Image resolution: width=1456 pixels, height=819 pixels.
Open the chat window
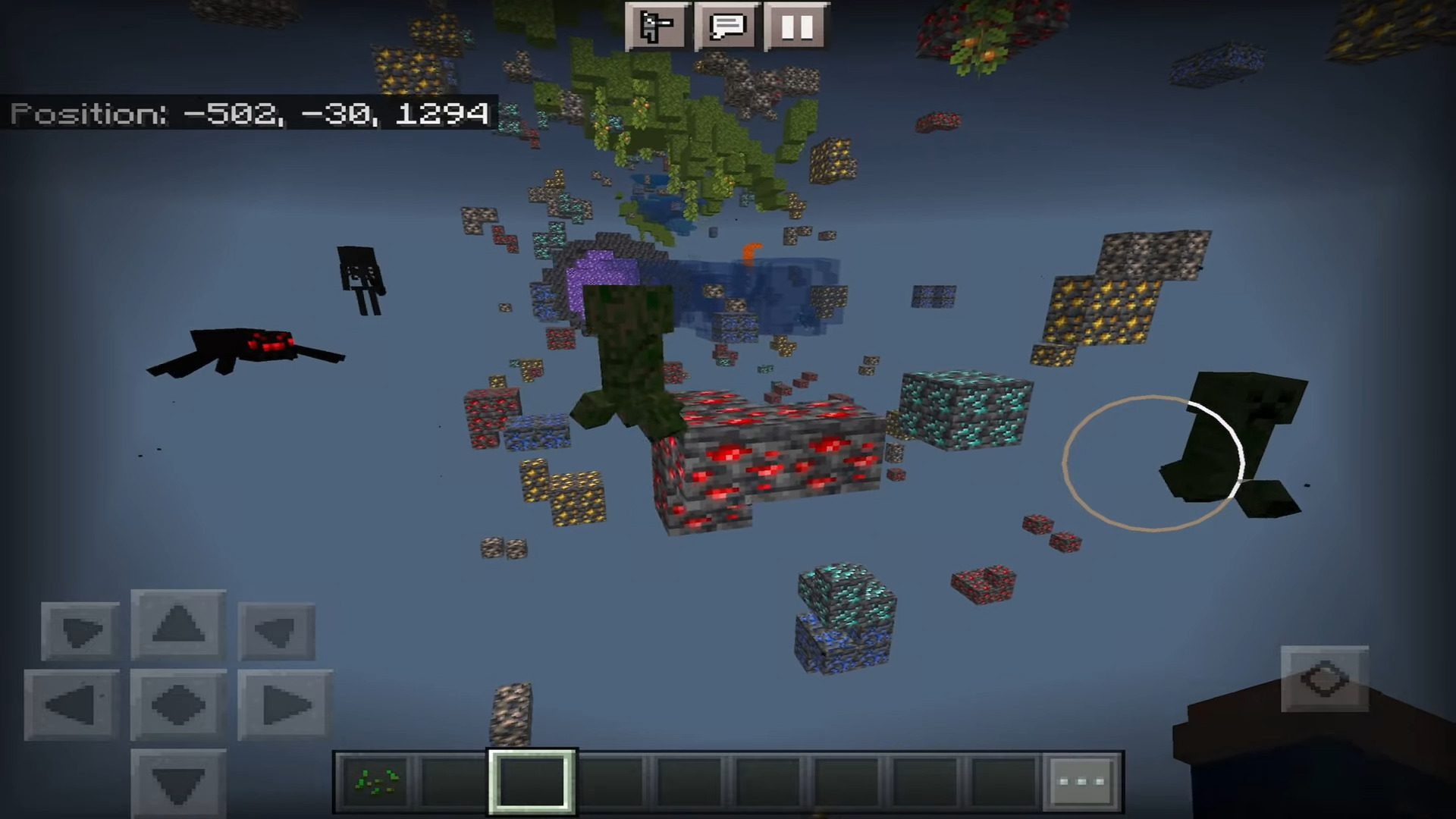726,27
